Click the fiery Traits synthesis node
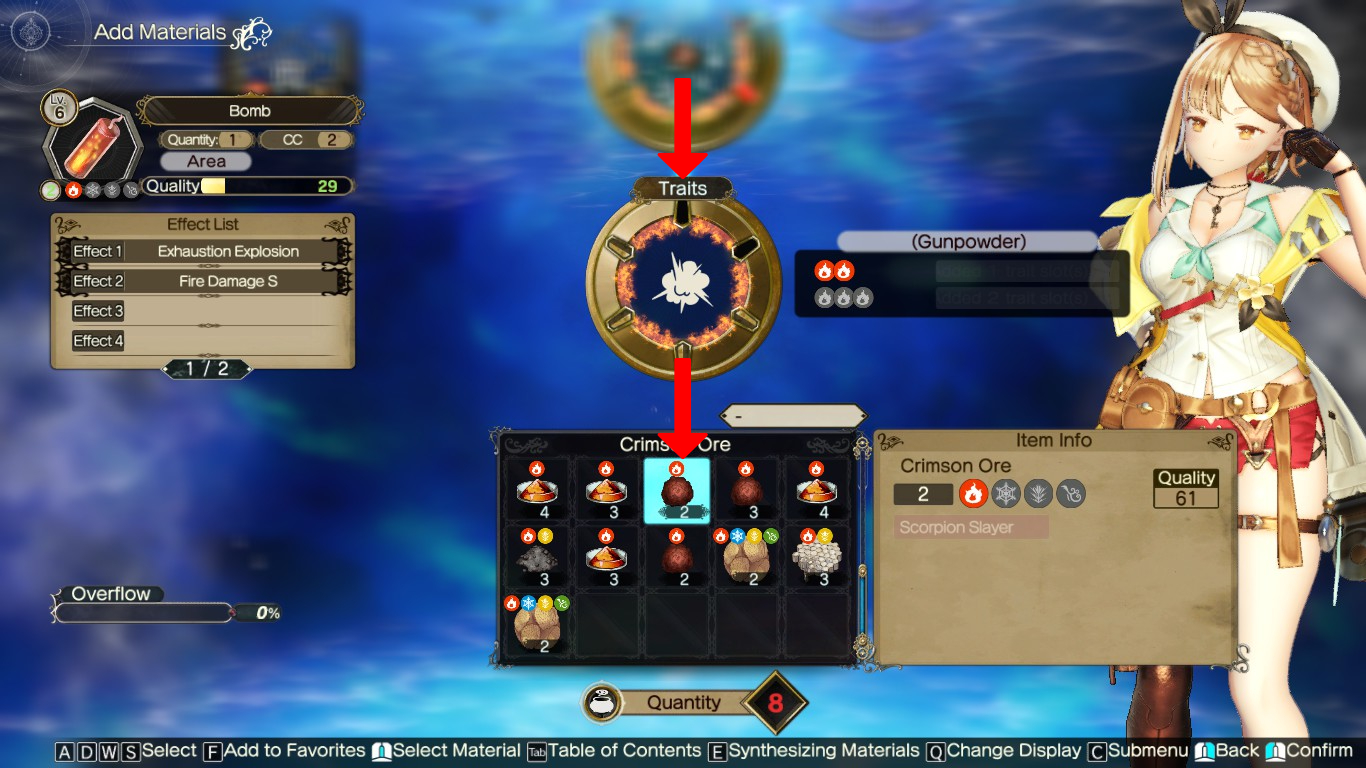 click(x=684, y=282)
